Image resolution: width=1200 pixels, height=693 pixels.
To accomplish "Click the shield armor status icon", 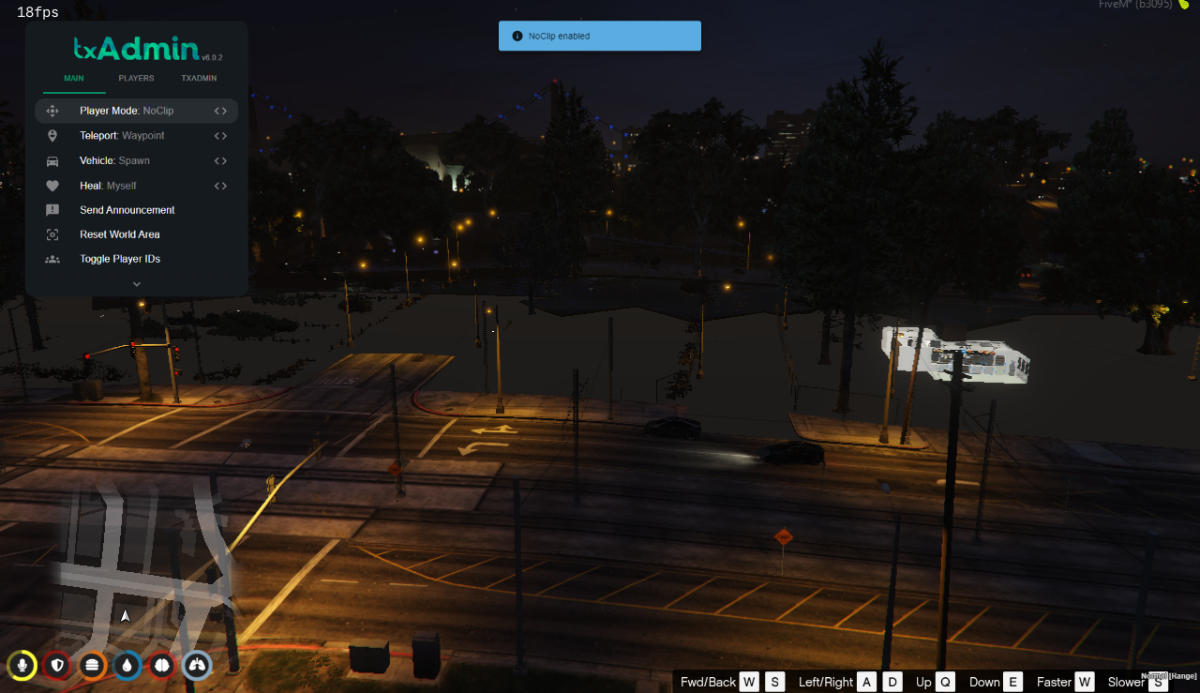I will [57, 665].
